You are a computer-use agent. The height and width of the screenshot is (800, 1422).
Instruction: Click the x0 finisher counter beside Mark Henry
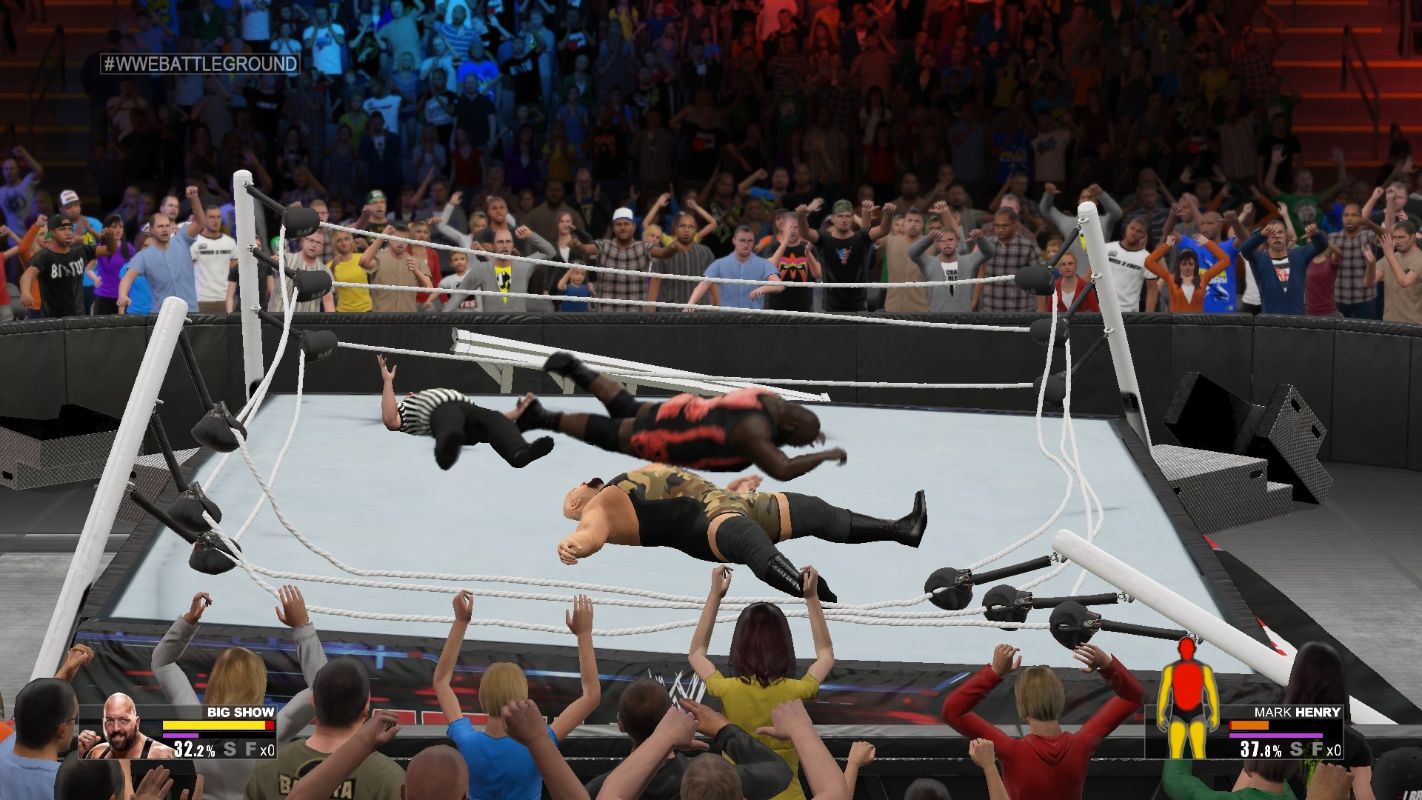pyautogui.click(x=1333, y=750)
